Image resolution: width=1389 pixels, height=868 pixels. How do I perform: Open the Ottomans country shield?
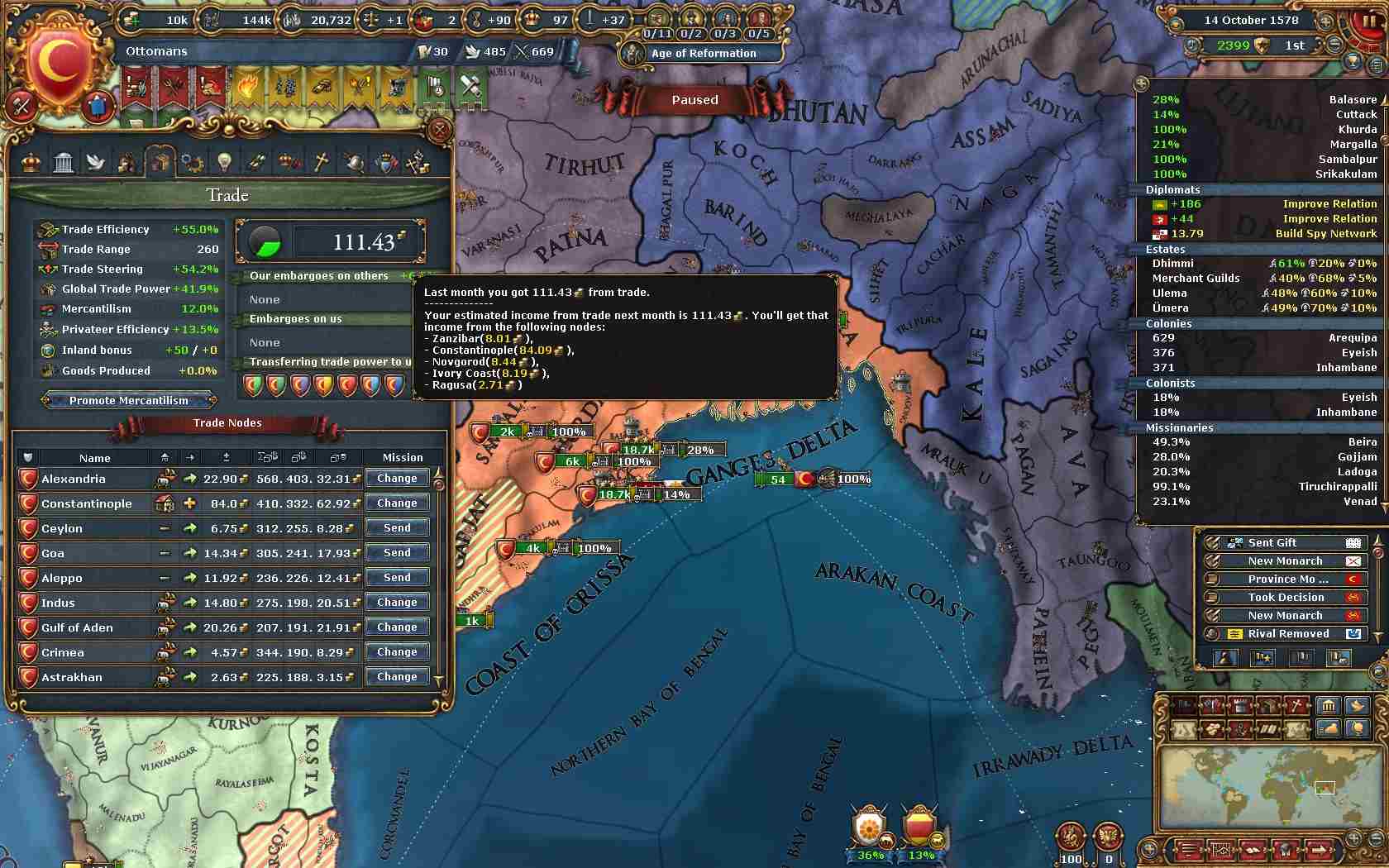(60, 63)
